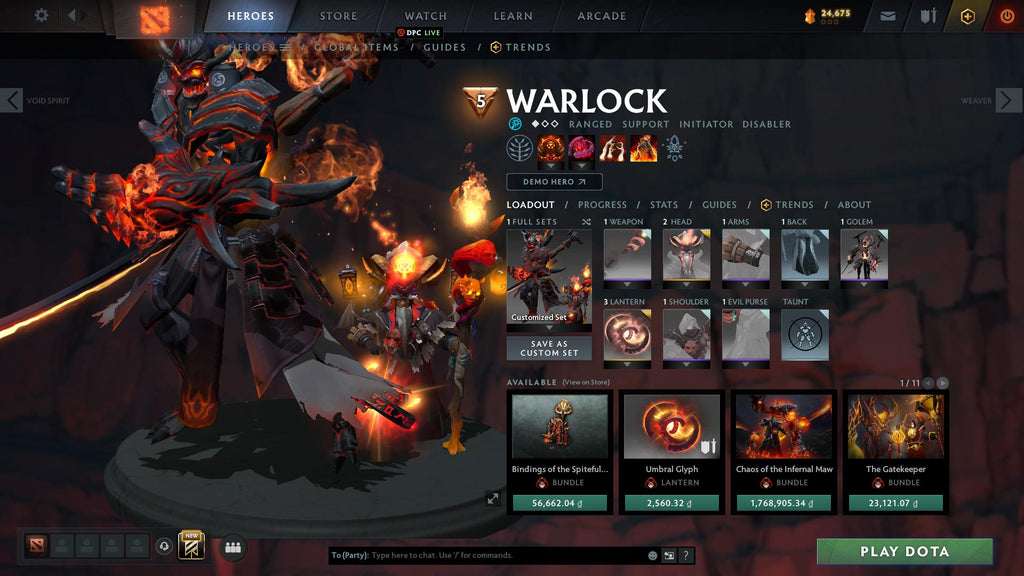Go to previous hero Void Spirit
This screenshot has width=1024, height=576.
point(12,100)
